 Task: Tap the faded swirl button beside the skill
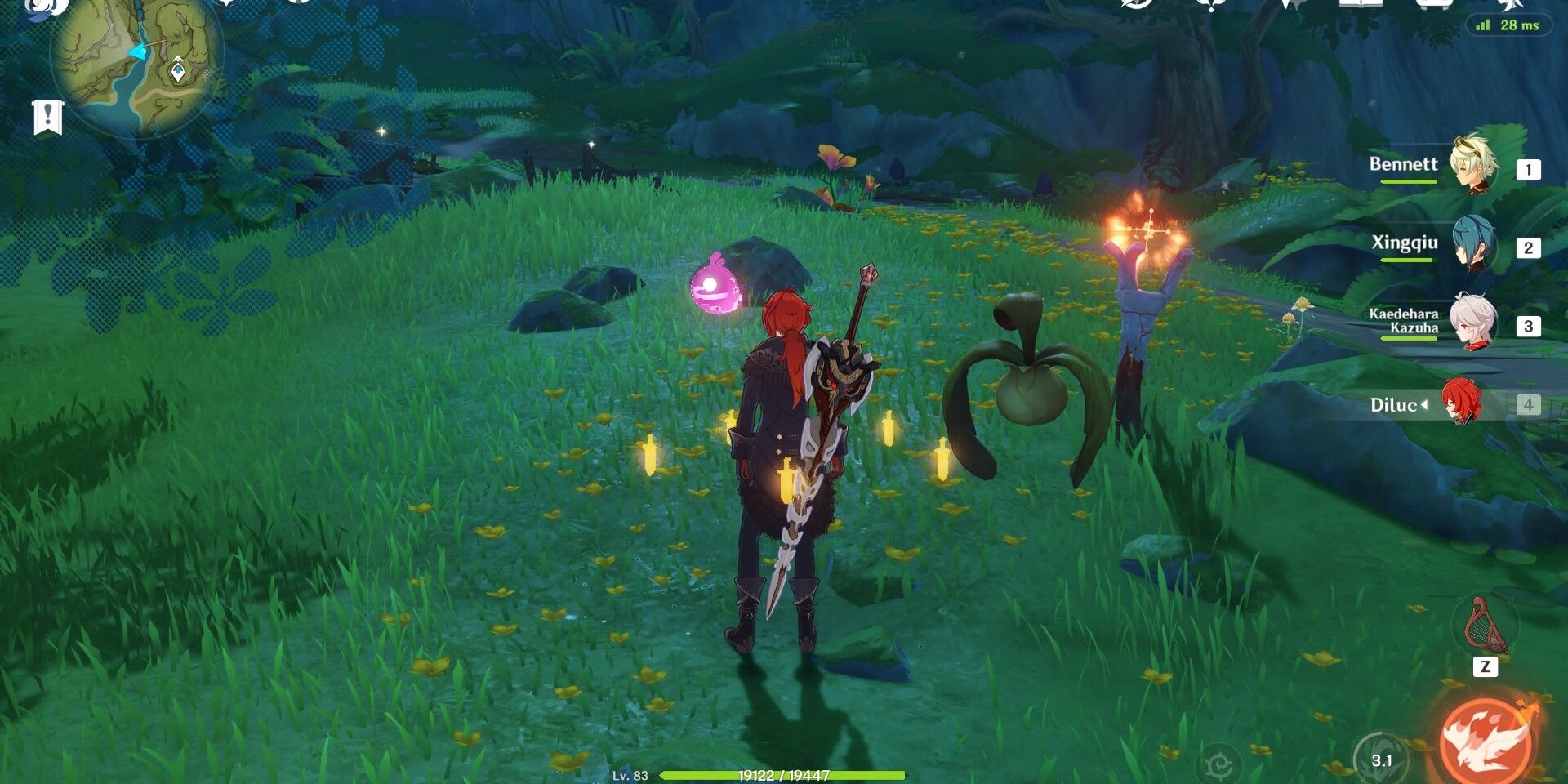[x=1218, y=764]
